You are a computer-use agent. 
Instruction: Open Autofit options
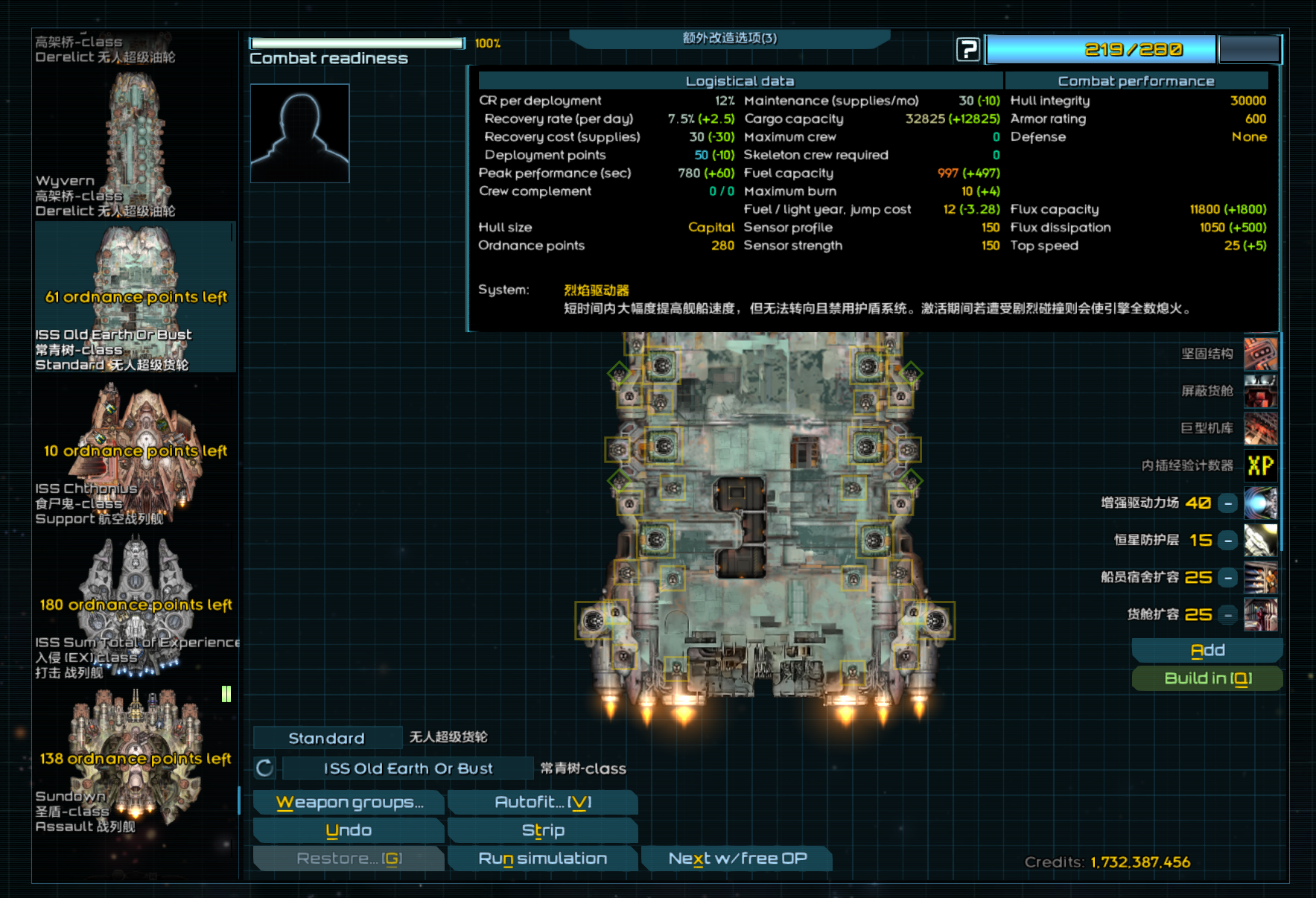point(542,803)
